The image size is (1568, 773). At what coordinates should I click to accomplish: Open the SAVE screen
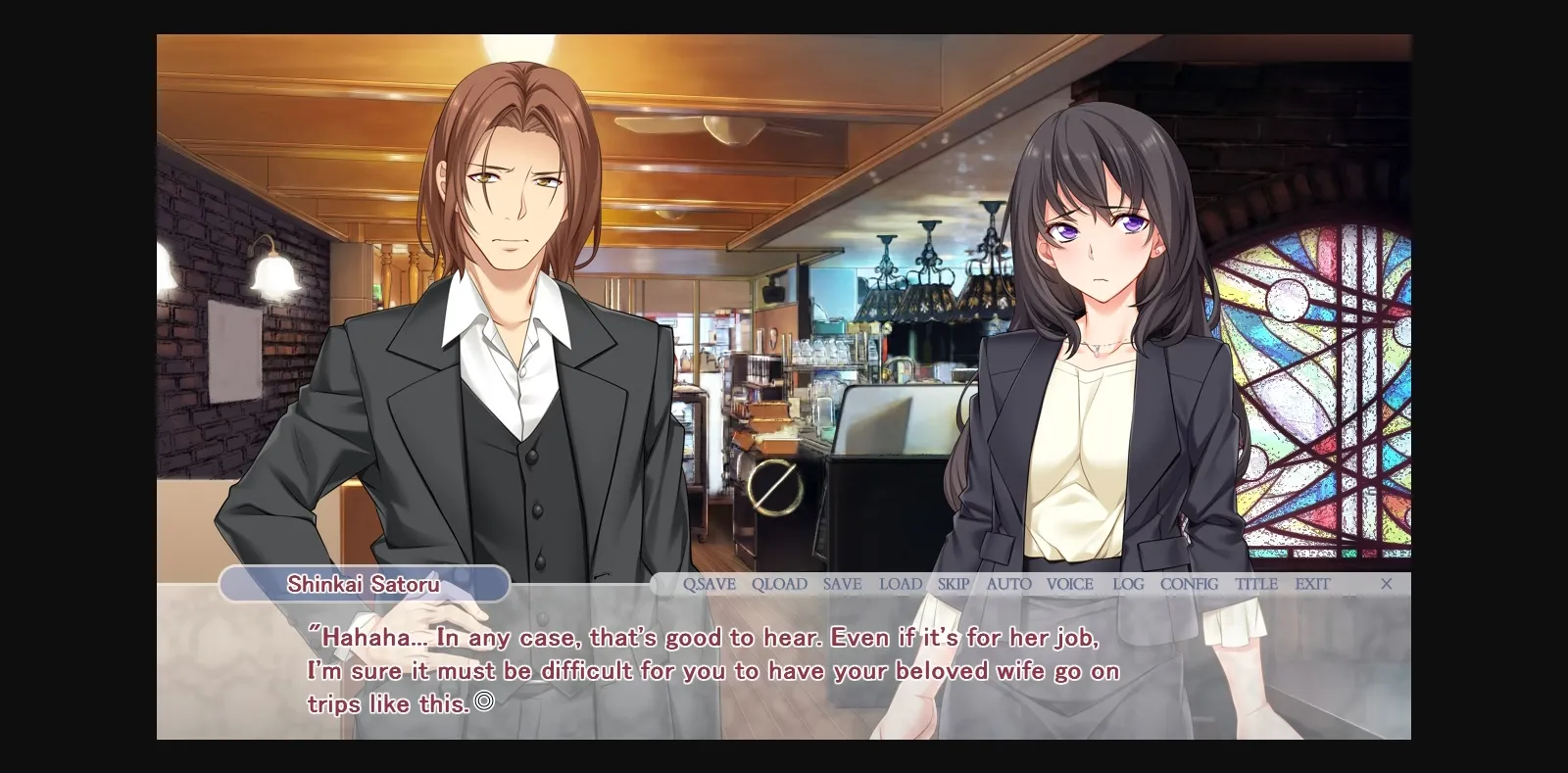(x=842, y=583)
